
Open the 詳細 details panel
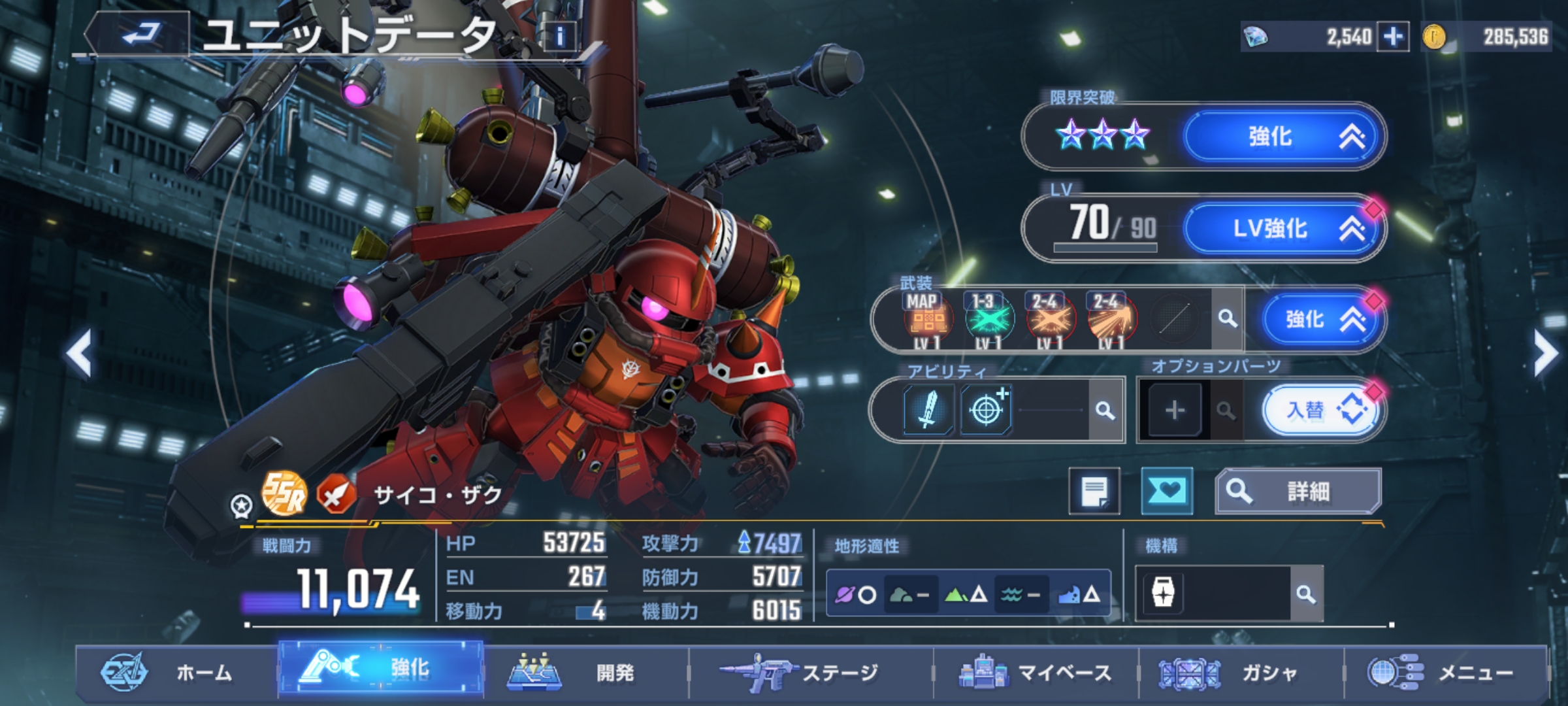[x=1298, y=491]
